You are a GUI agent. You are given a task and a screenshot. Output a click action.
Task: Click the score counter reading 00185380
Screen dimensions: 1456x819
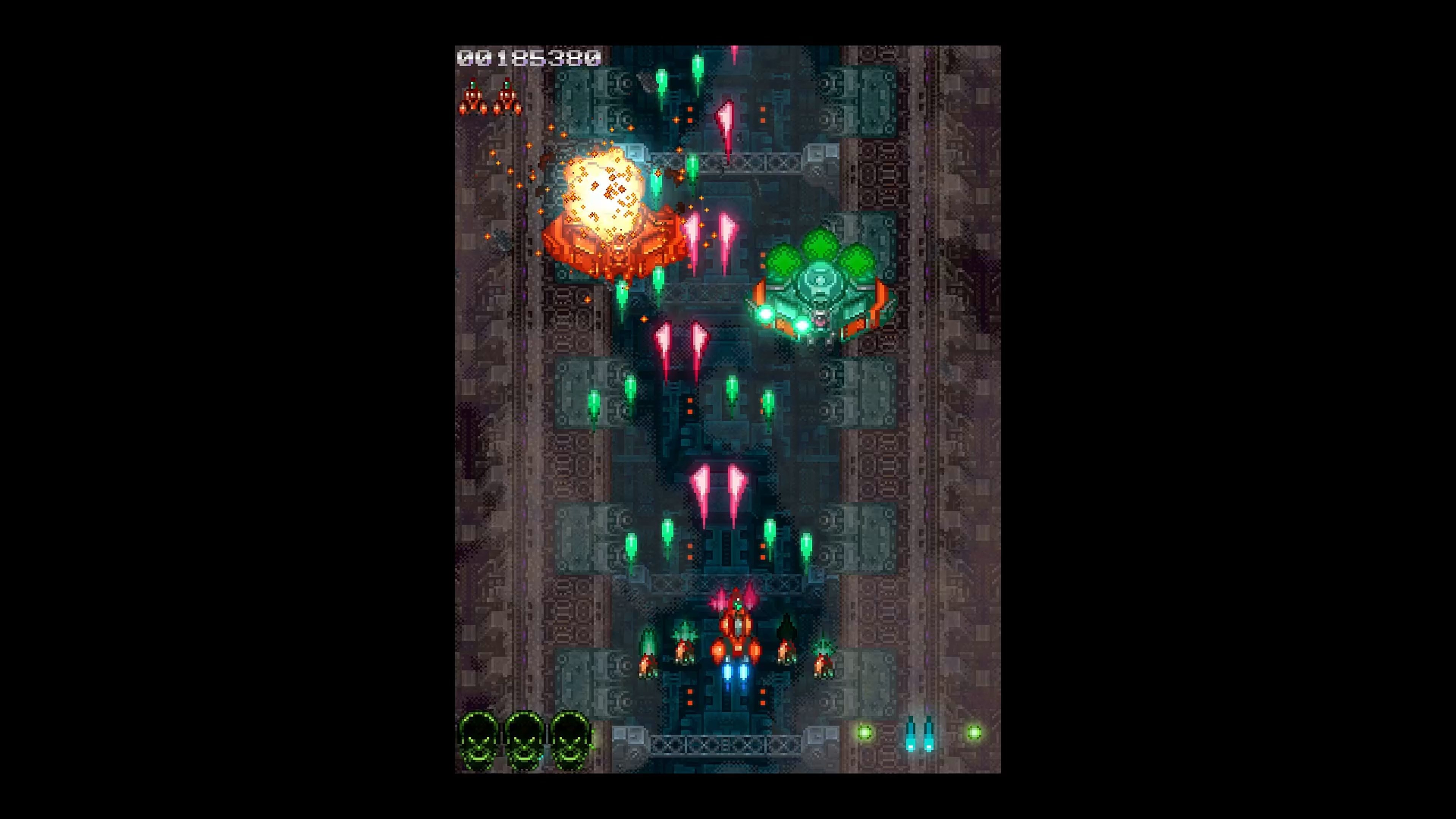(x=529, y=58)
